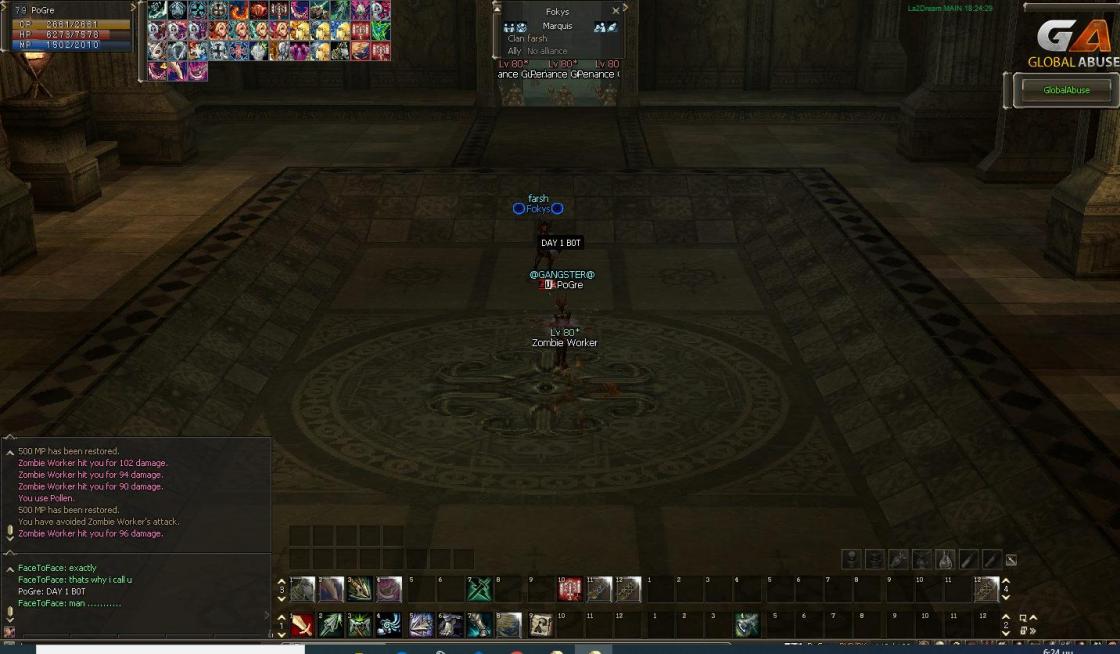Image resolution: width=1120 pixels, height=654 pixels.
Task: Activate the red cross skill in slot 10
Action: coord(570,589)
